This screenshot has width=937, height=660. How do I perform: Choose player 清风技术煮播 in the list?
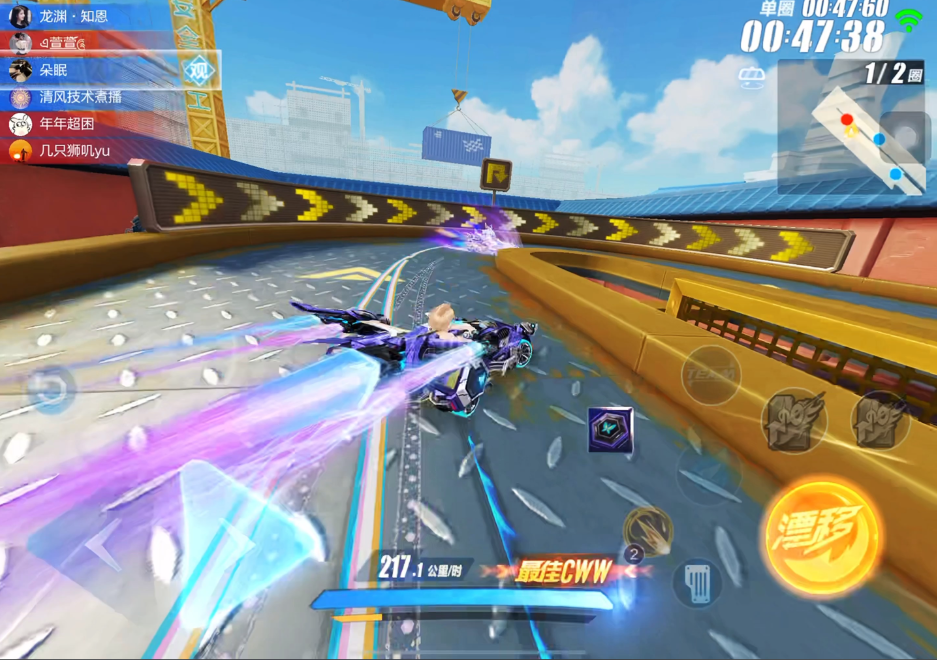coord(80,98)
